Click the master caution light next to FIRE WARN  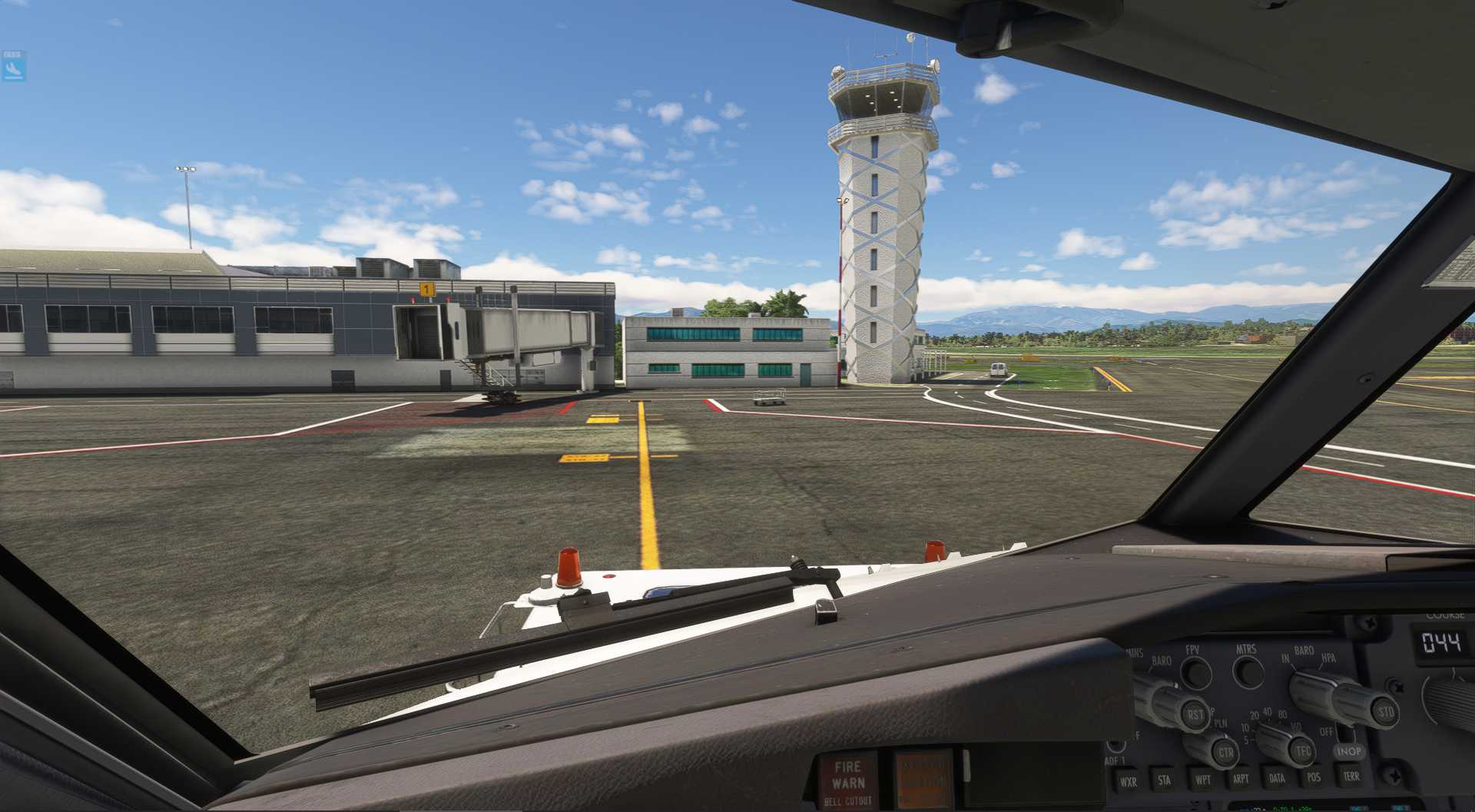point(923,778)
